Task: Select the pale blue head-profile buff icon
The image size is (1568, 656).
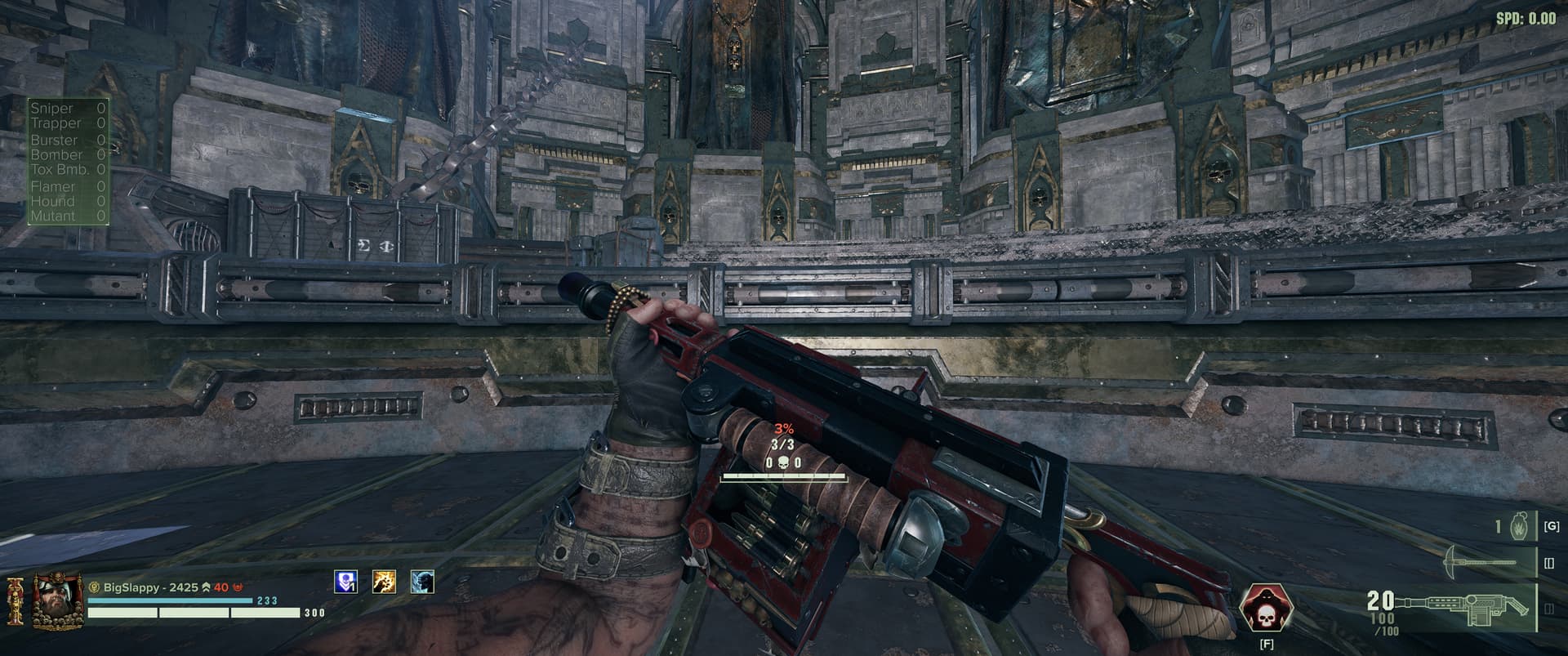Action: tap(422, 582)
